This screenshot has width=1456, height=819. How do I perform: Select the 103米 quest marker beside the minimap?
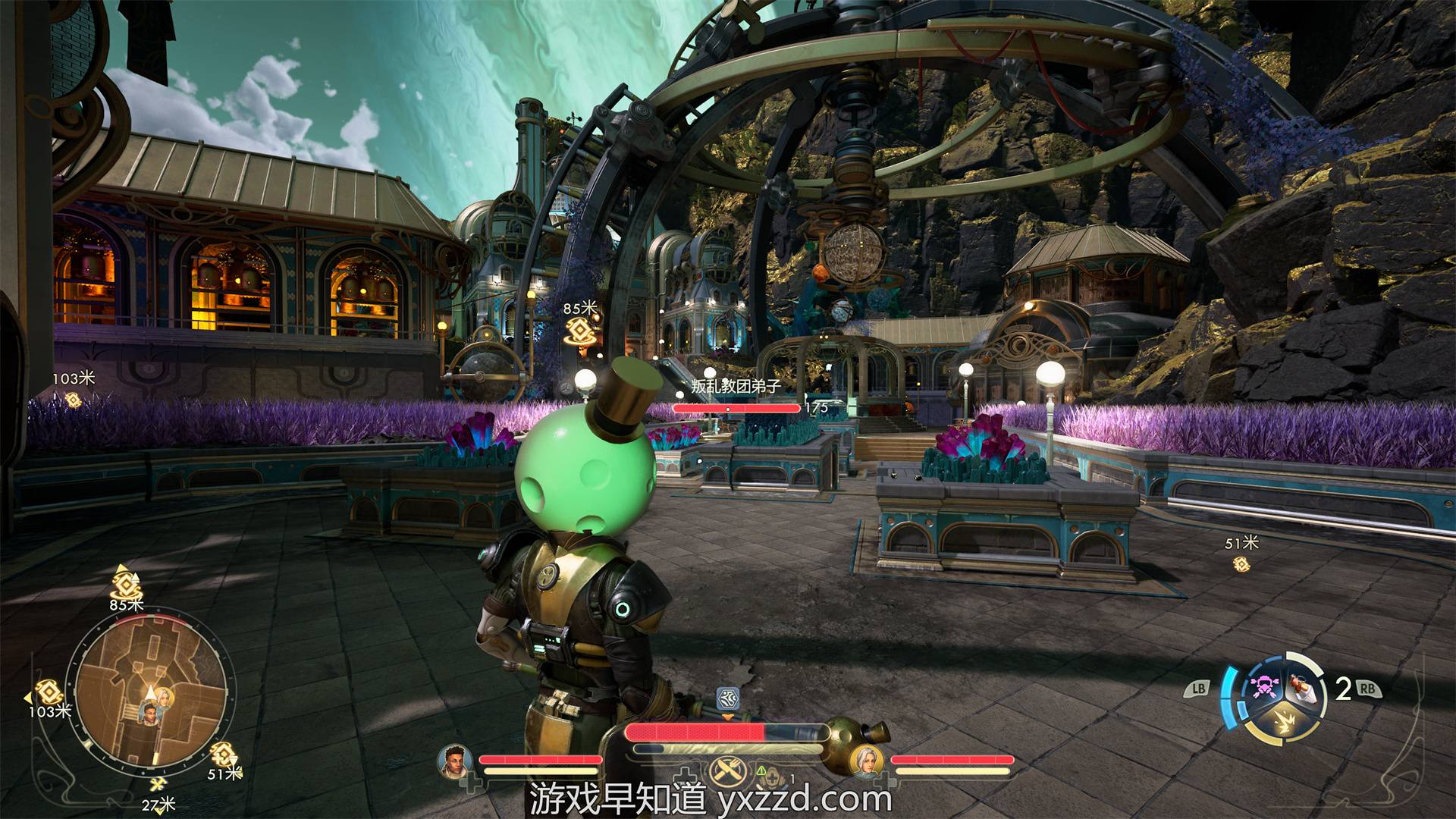pyautogui.click(x=49, y=692)
